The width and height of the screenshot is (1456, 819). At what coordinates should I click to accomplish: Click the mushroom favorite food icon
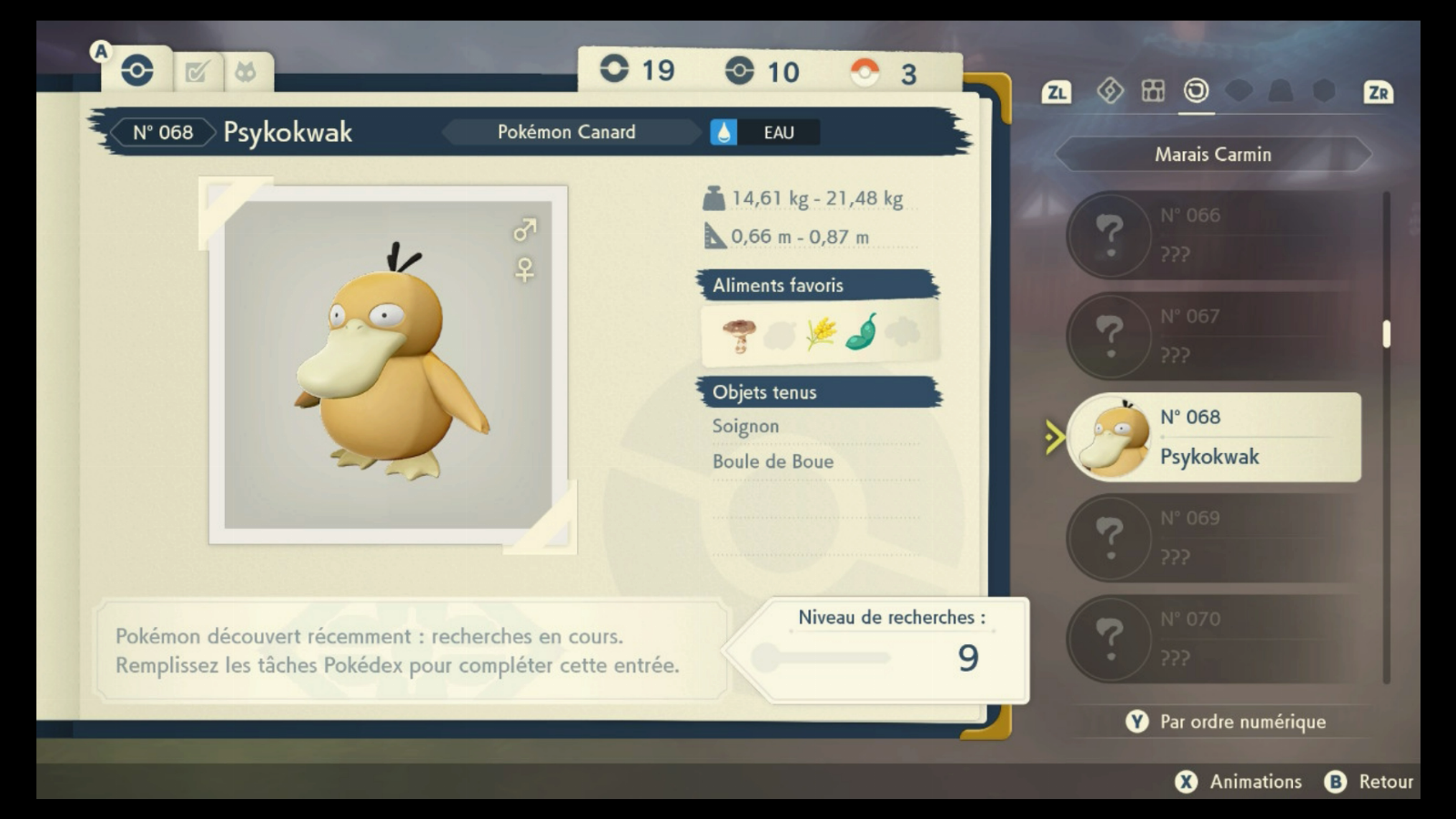(739, 336)
